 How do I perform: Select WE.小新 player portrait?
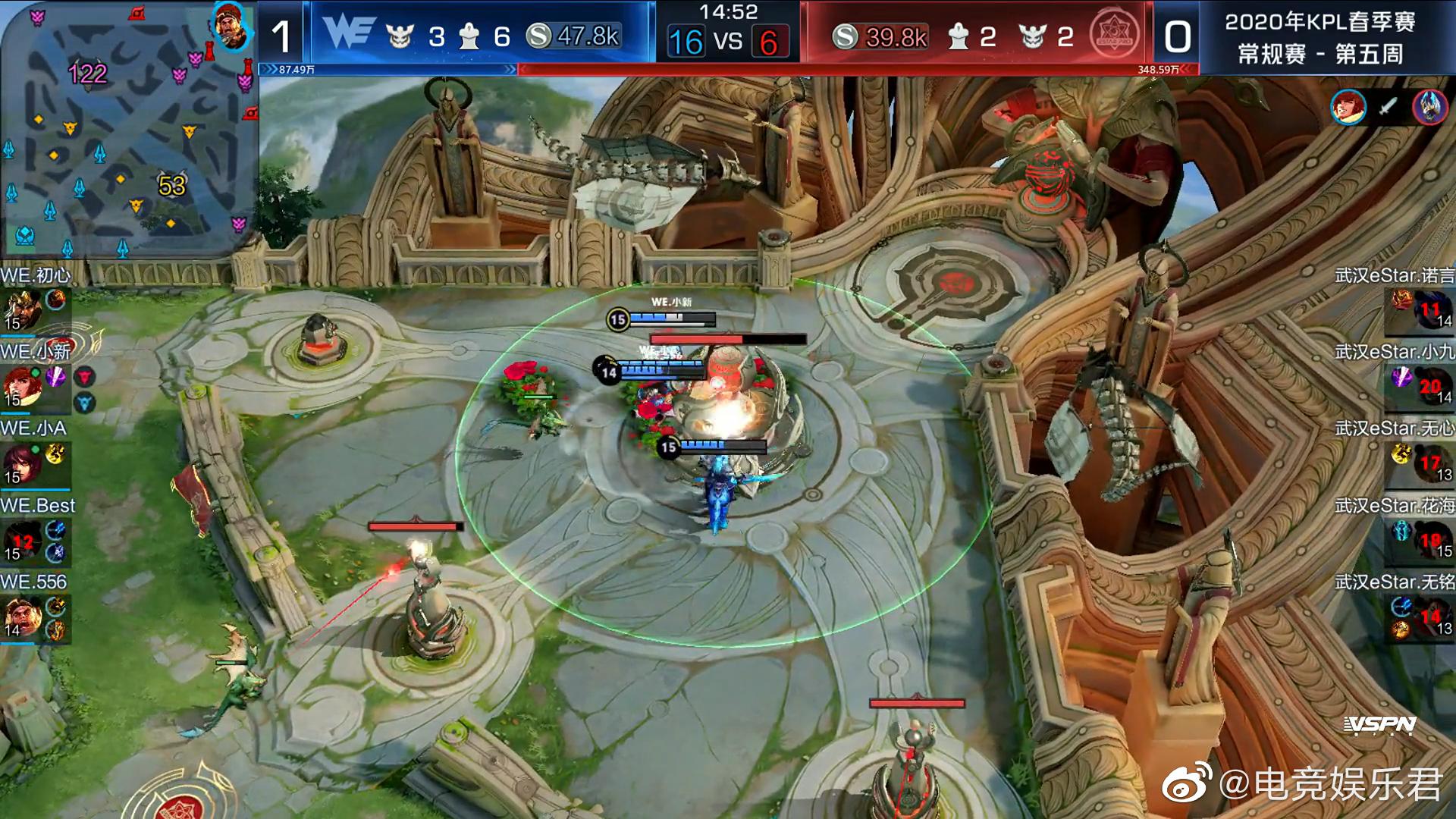pos(23,386)
